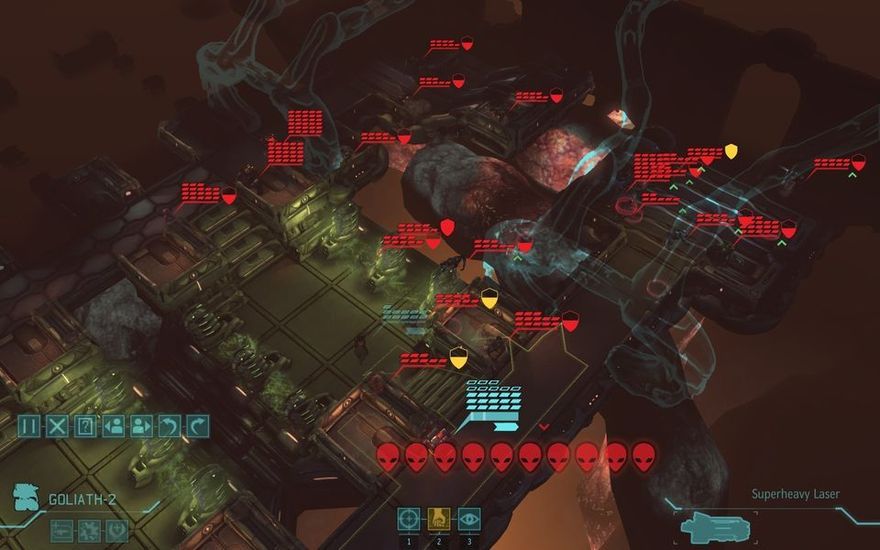
Task: Switch to the previous soldier
Action: point(114,426)
